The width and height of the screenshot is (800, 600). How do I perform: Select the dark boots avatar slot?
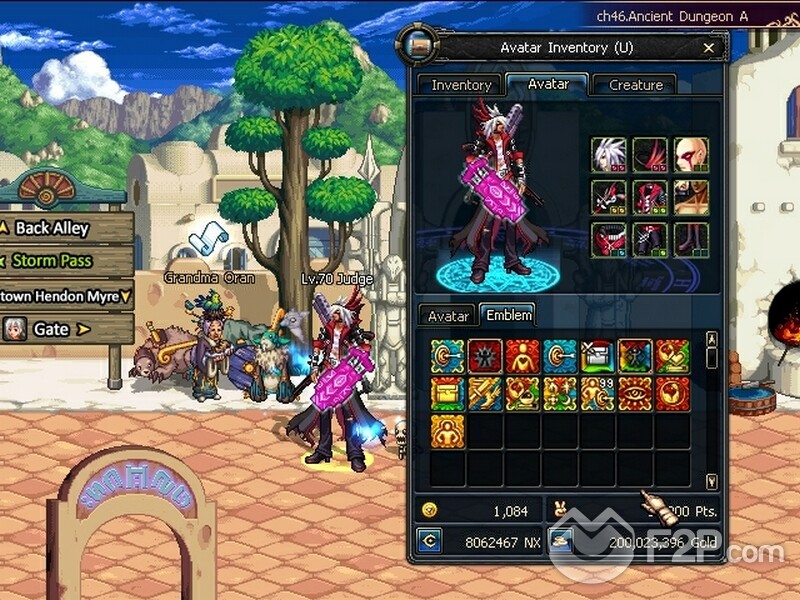click(x=691, y=240)
